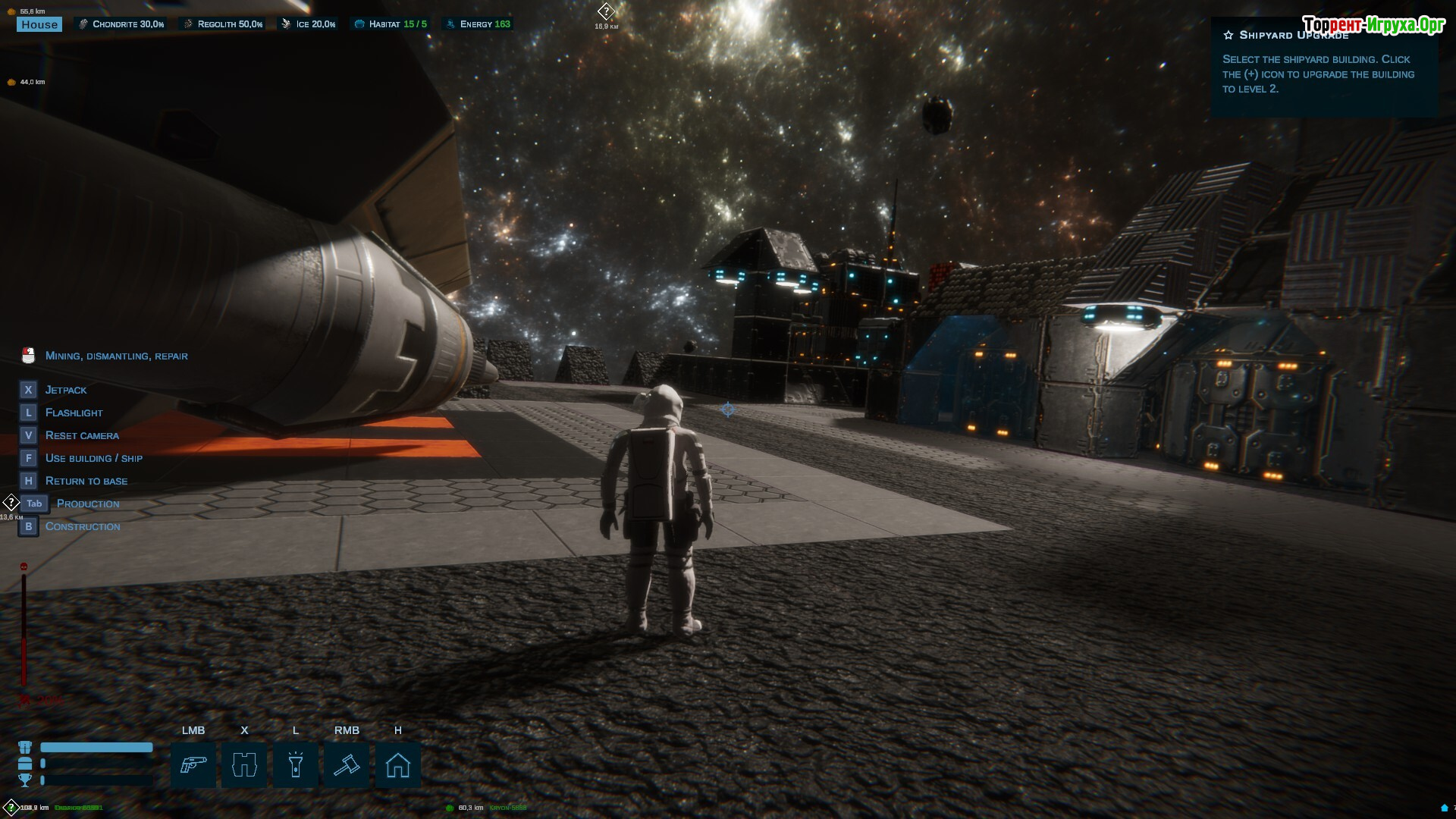Select the pistol tool in the hotbar
1456x819 pixels.
click(x=193, y=765)
